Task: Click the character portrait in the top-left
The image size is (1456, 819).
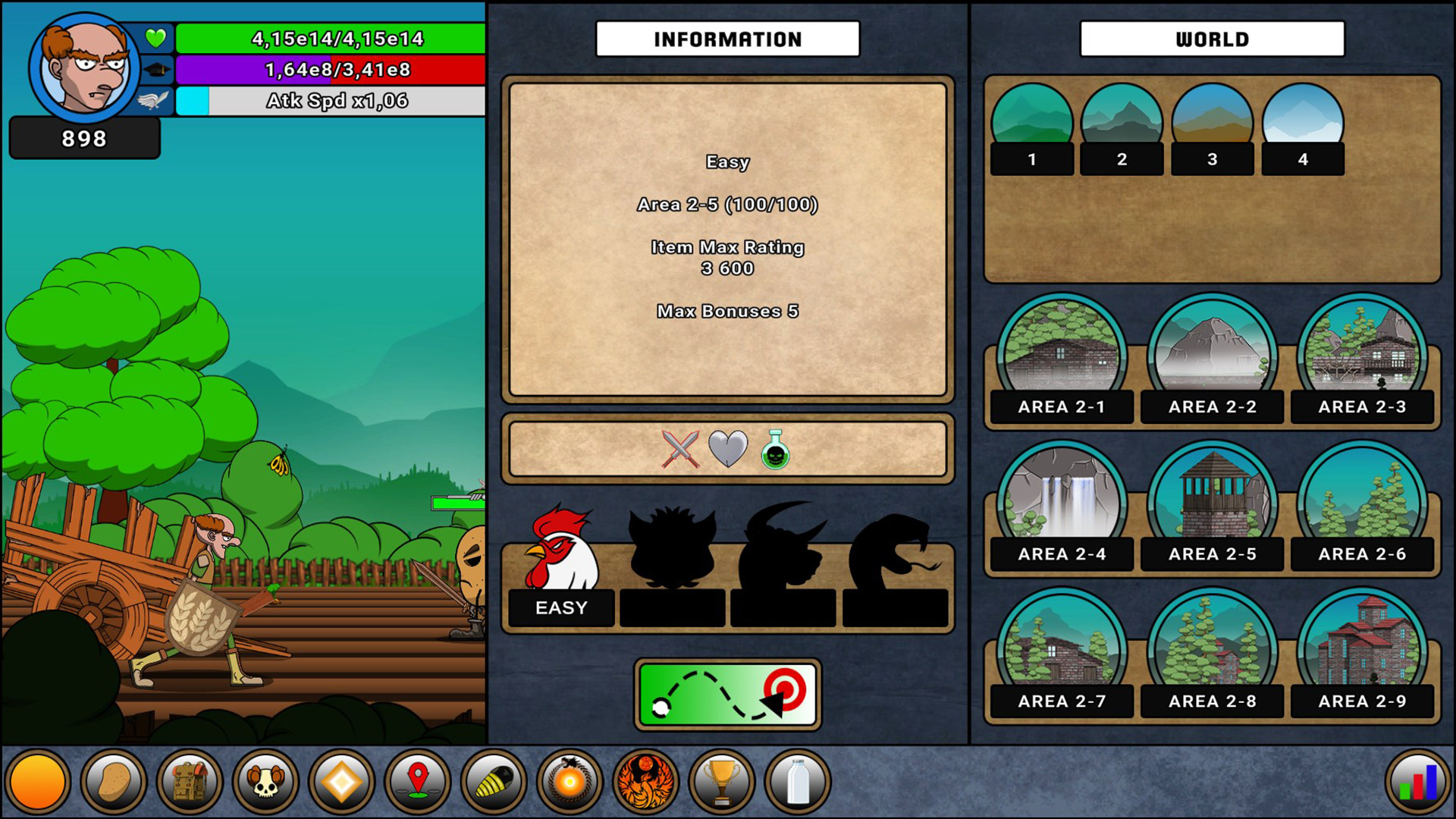Action: 83,64
